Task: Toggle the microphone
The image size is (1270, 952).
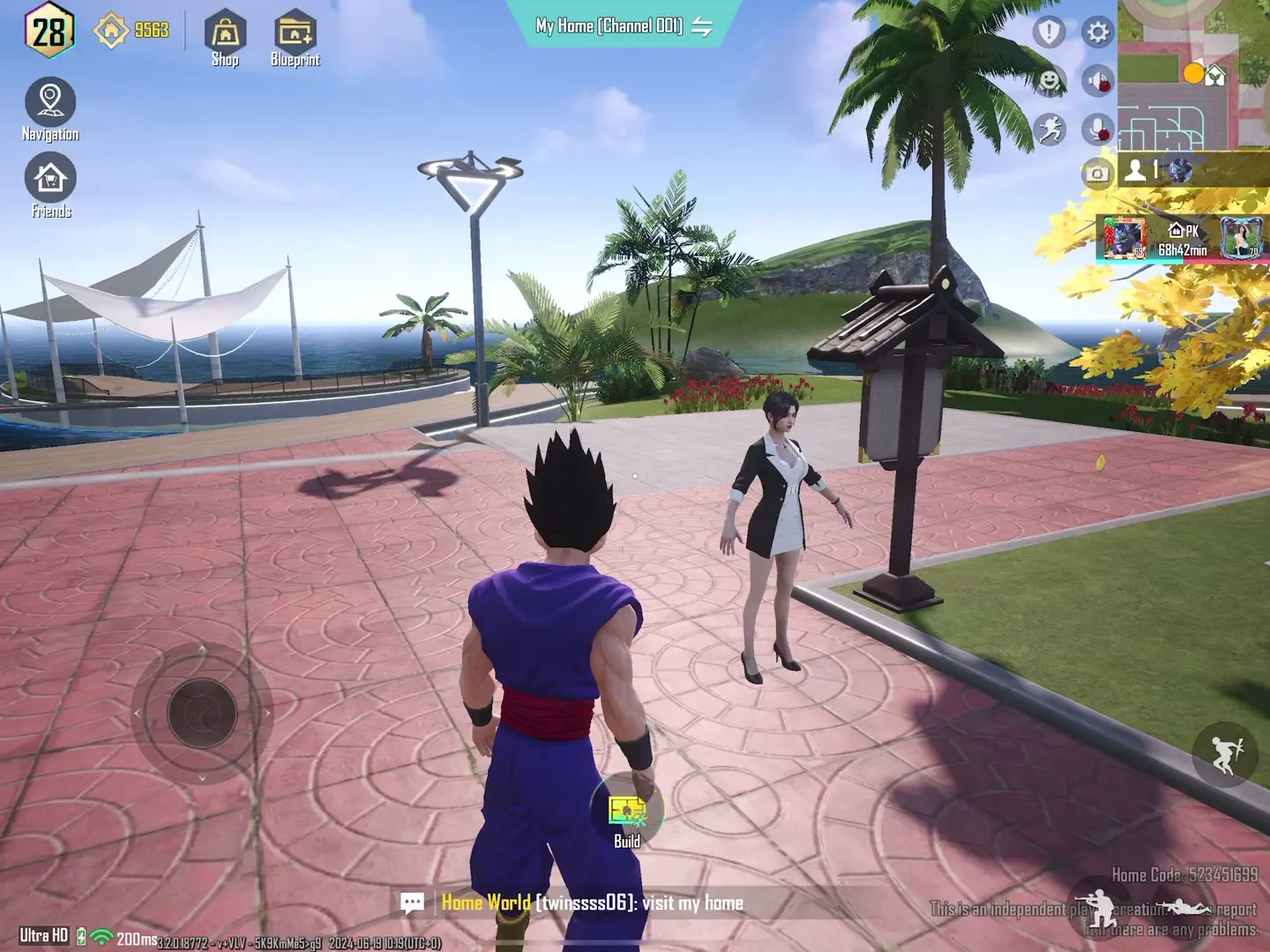Action: point(1099,130)
